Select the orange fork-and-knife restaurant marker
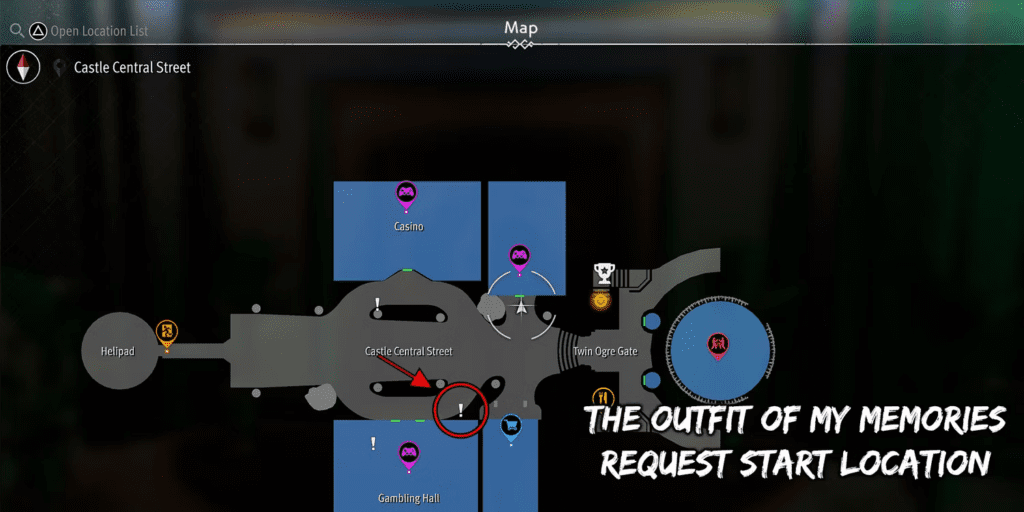The height and width of the screenshot is (512, 1024). coord(602,398)
